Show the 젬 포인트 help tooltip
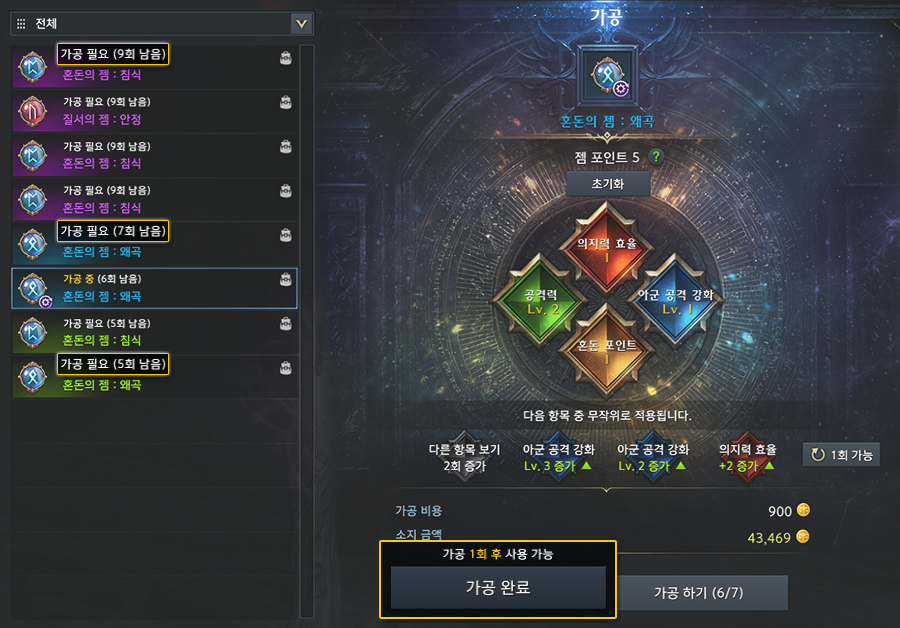Image resolution: width=900 pixels, height=628 pixels. (x=656, y=157)
